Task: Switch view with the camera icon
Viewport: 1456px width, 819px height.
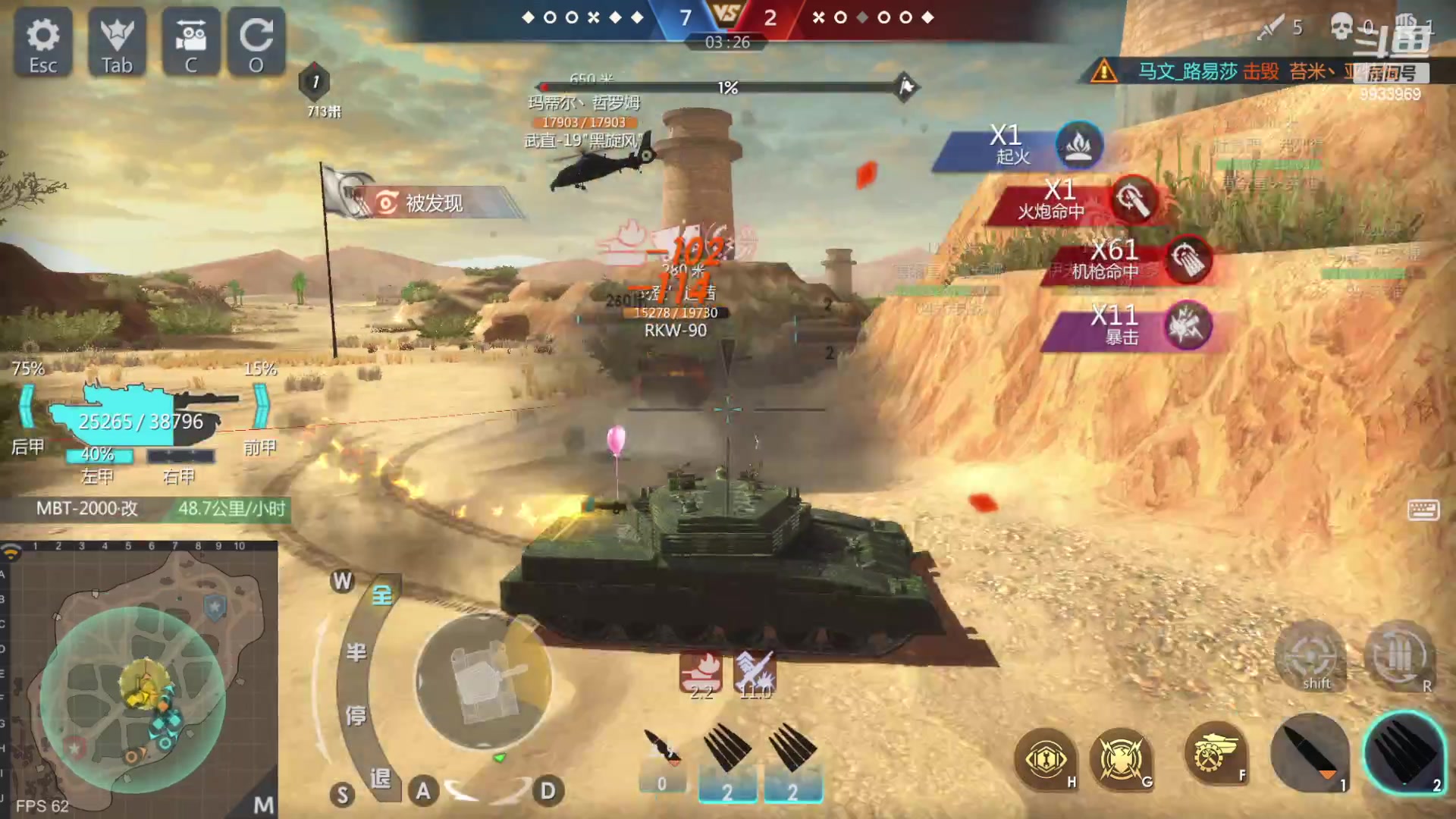Action: (x=190, y=43)
